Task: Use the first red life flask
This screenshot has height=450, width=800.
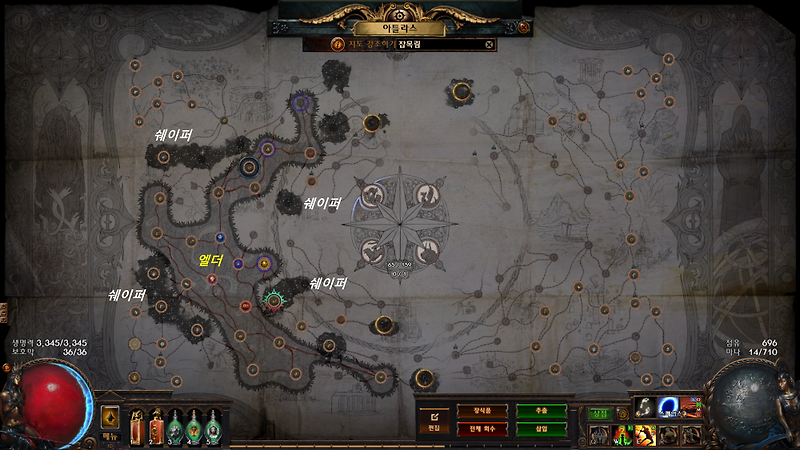Action: point(139,427)
